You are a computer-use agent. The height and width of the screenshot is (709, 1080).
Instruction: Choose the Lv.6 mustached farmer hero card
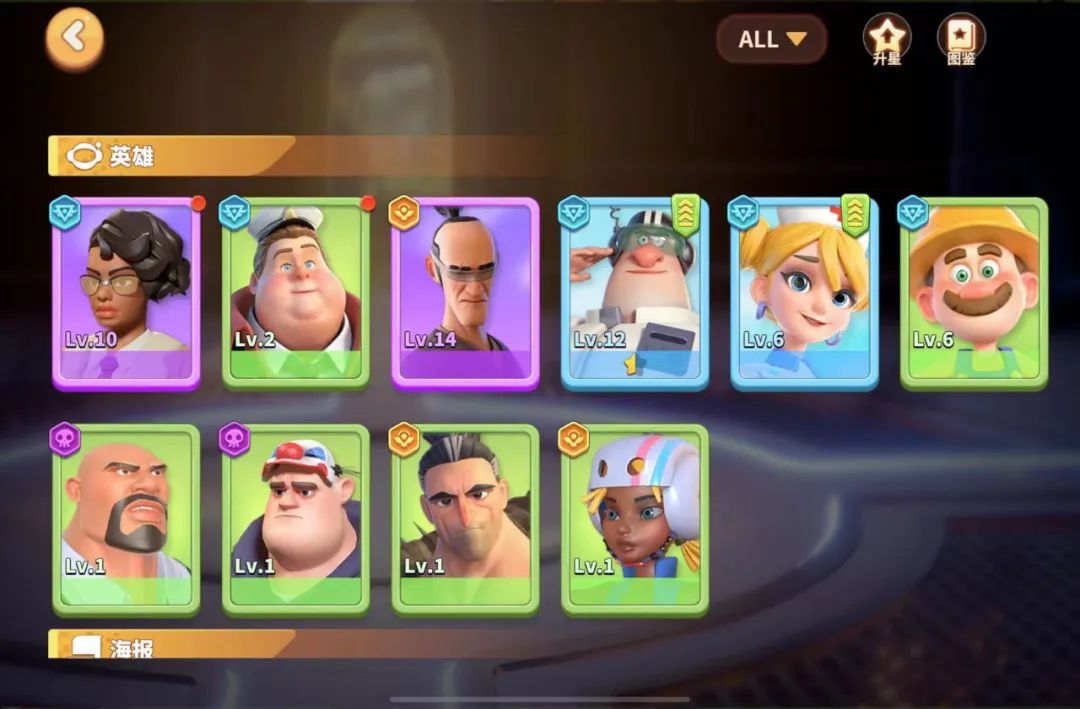coord(974,292)
